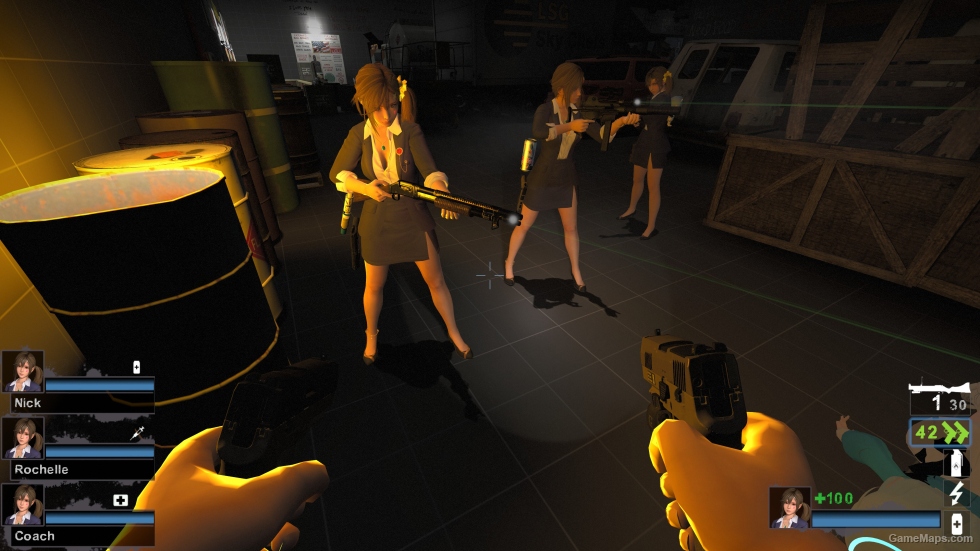Click Rochelle's teammate portrait
Viewport: 980px width, 551px height.
click(x=23, y=438)
